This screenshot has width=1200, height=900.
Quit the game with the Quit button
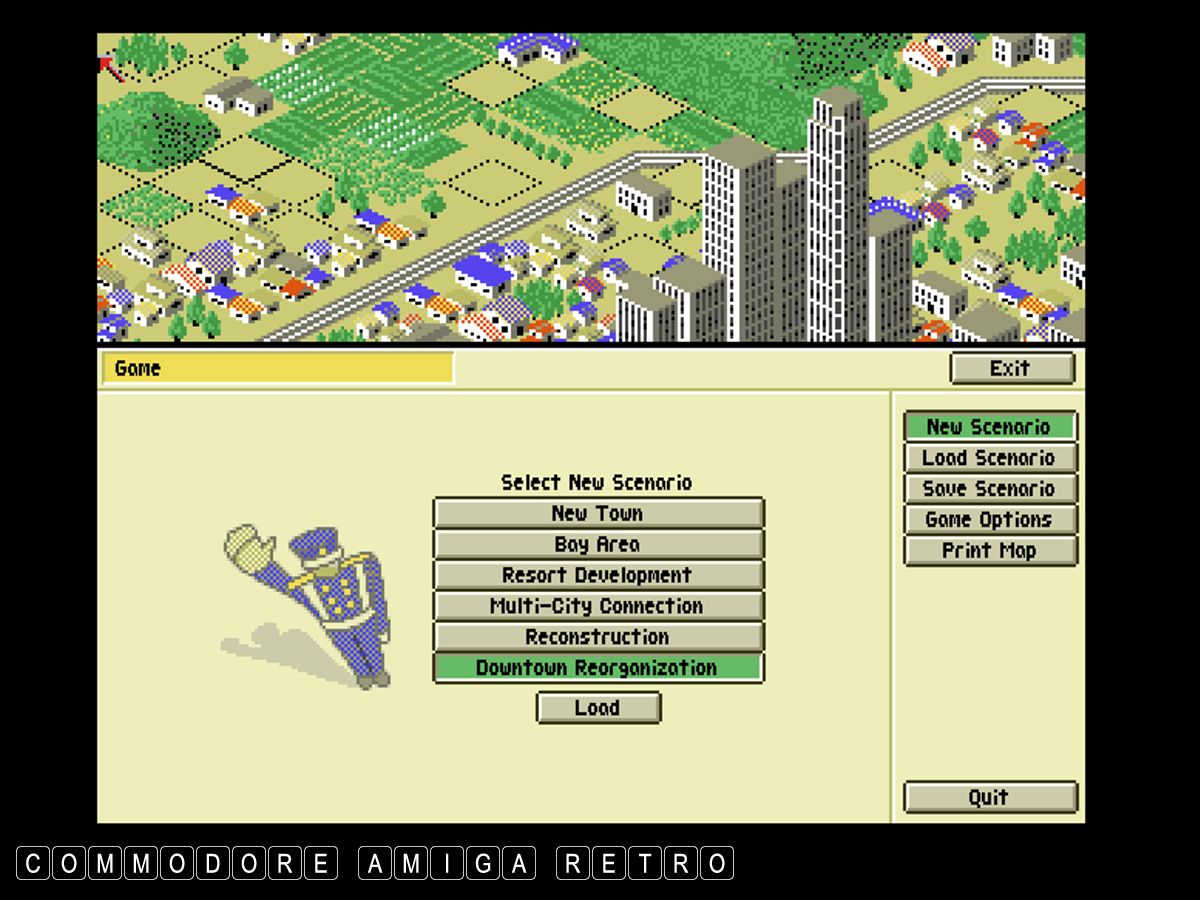[989, 798]
